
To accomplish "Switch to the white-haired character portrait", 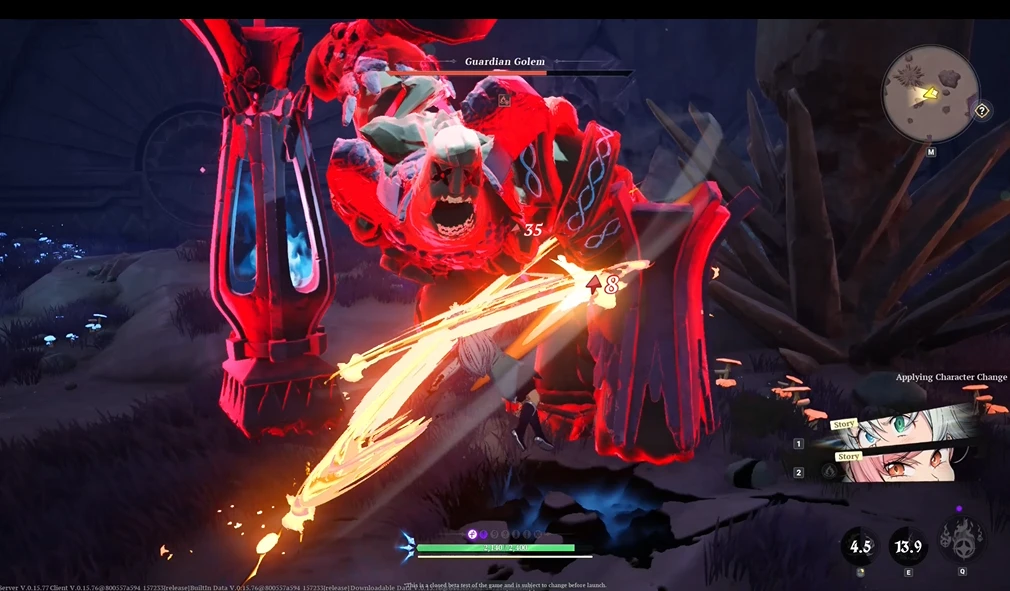I will click(x=900, y=430).
